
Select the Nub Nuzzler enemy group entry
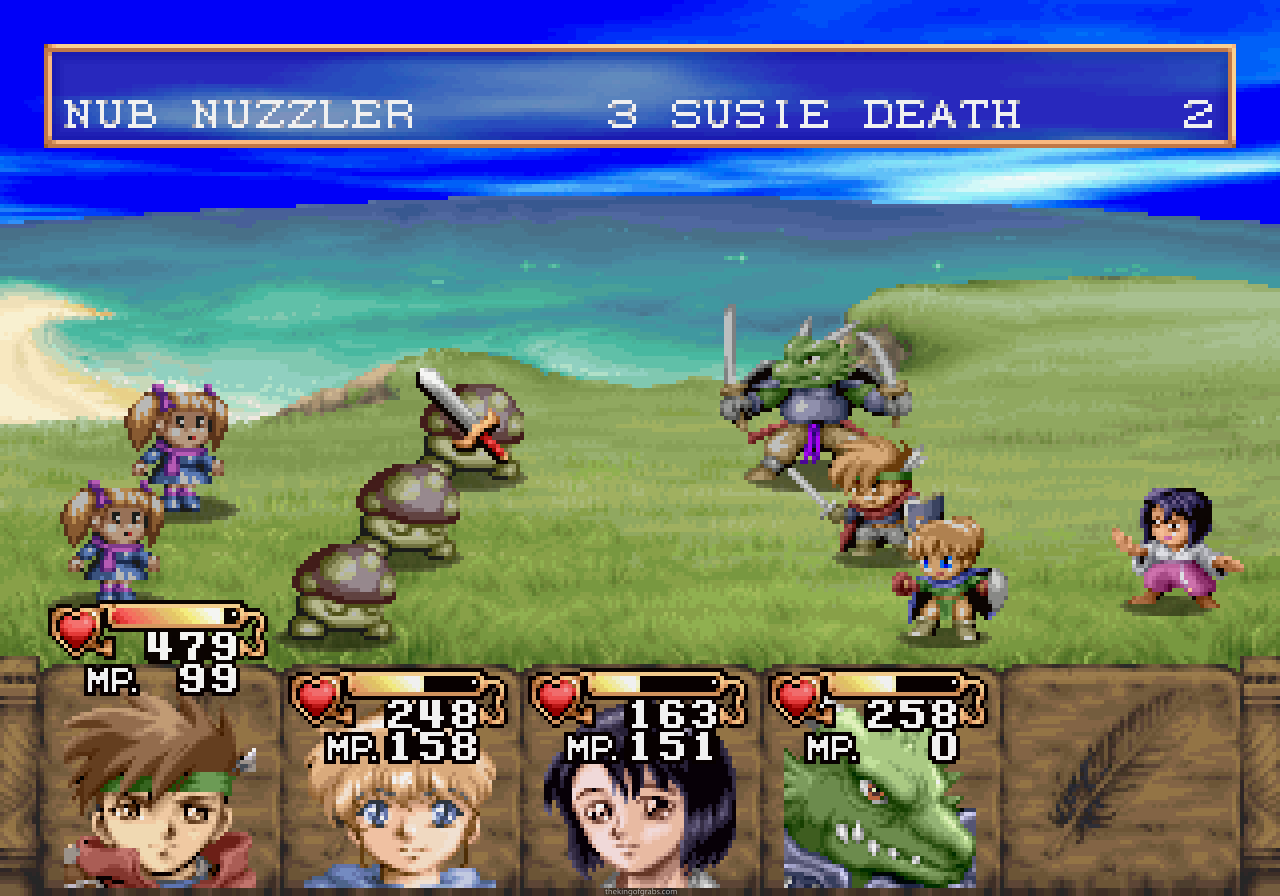[239, 114]
